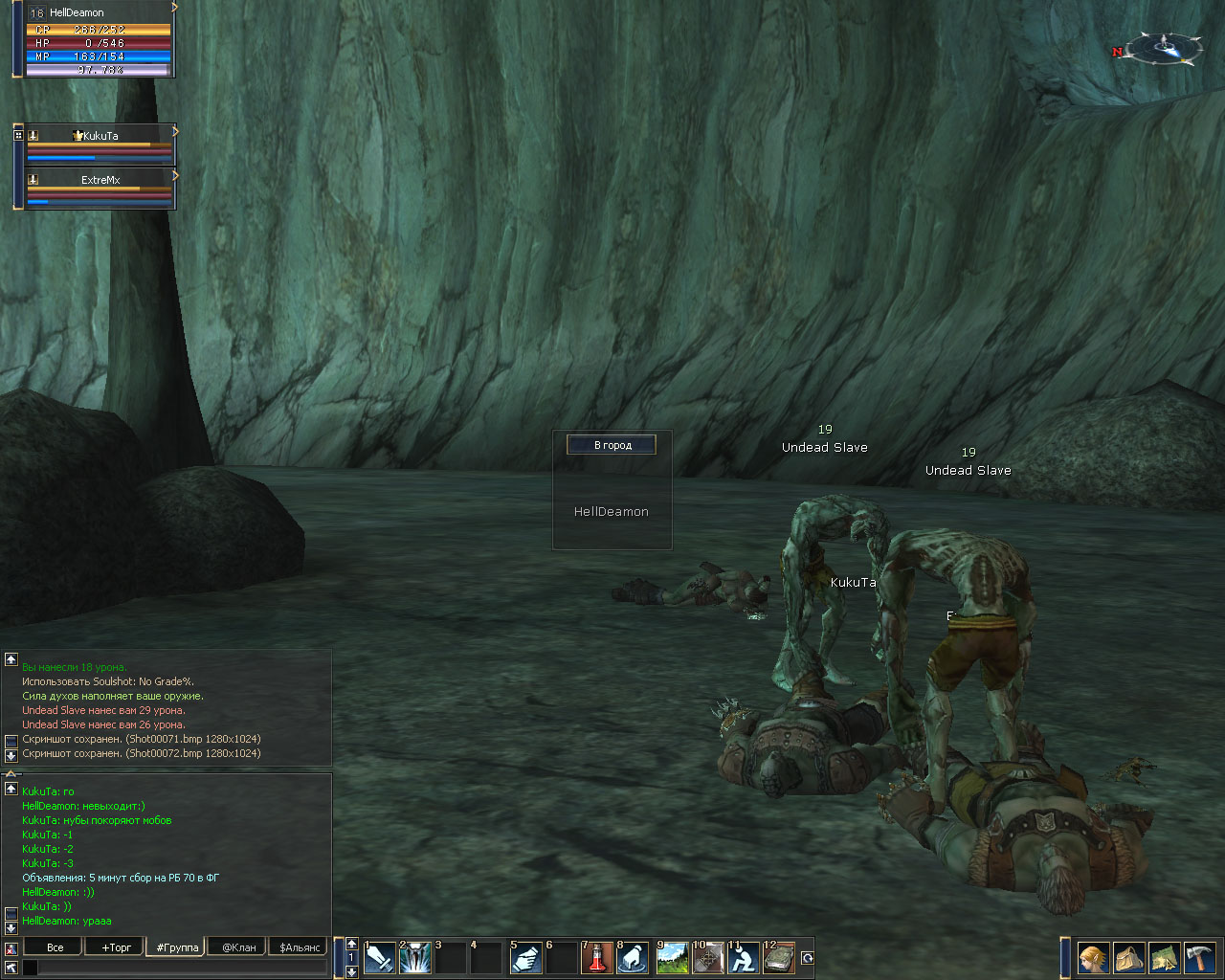Click the landscape picture icon in slot 9

pos(672,957)
